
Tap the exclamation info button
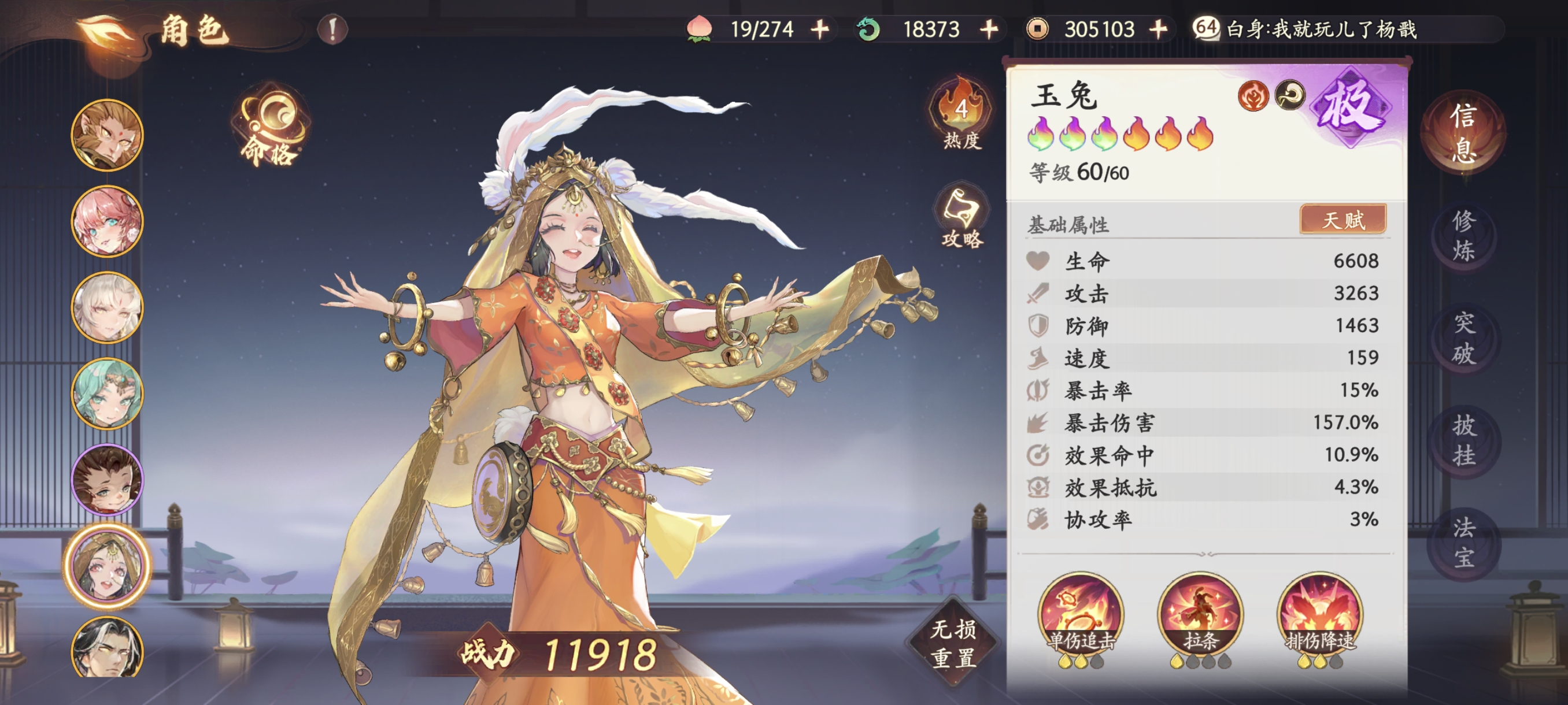[x=332, y=29]
